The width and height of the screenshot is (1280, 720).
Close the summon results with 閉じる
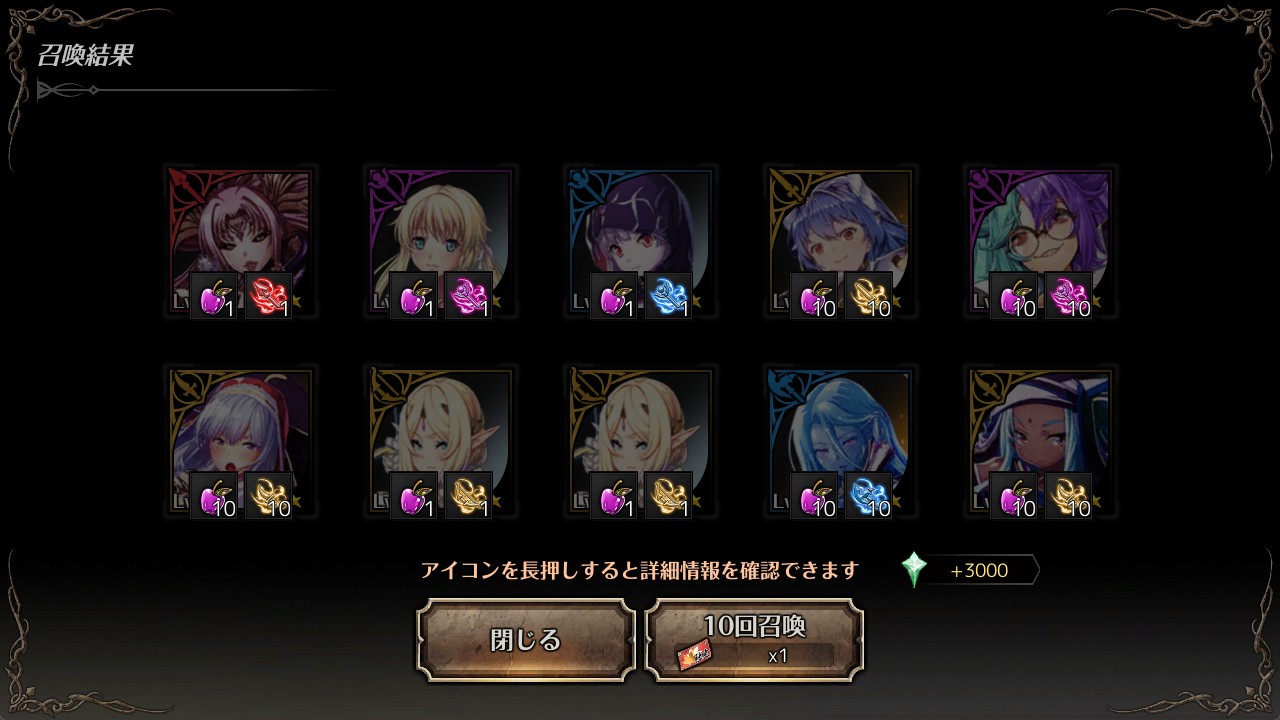point(526,640)
